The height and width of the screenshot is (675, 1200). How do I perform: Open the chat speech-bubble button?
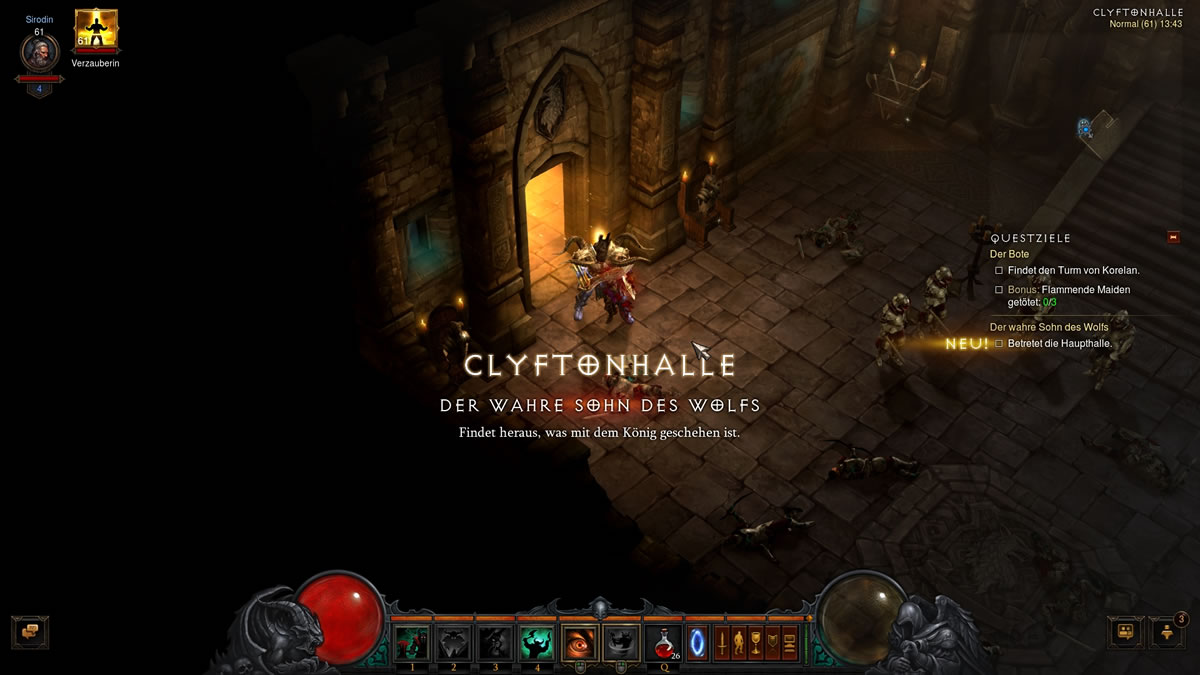(x=30, y=631)
